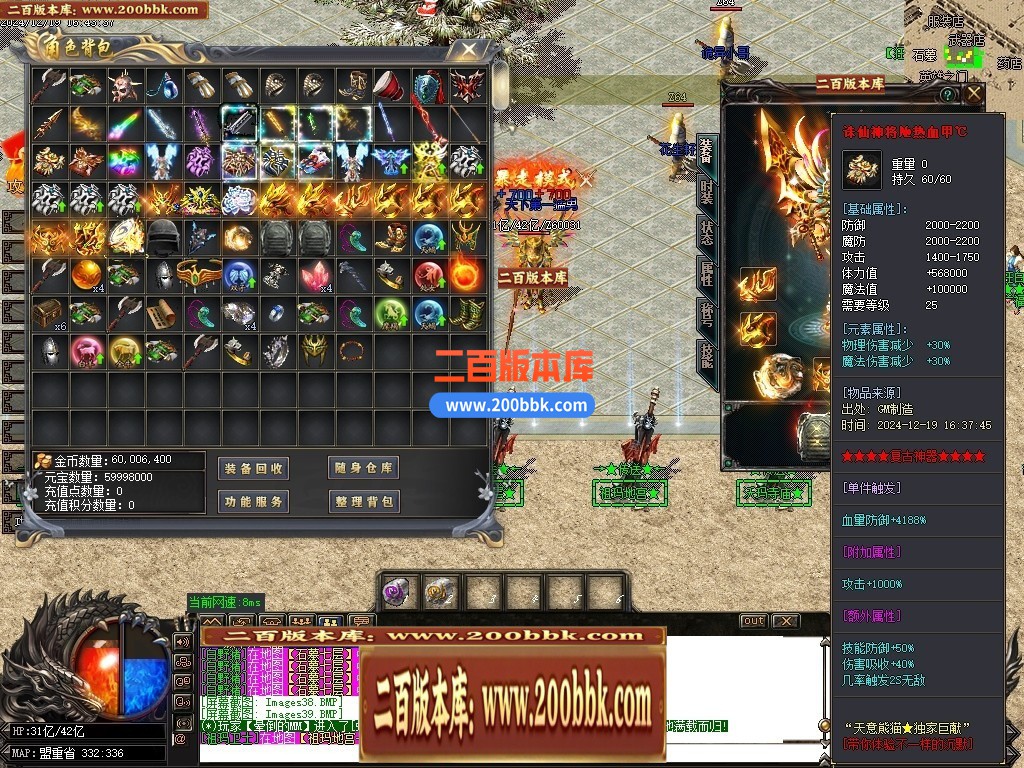Use the purple stone in hotbar slot 1
Viewport: 1024px width, 768px height.
click(397, 592)
